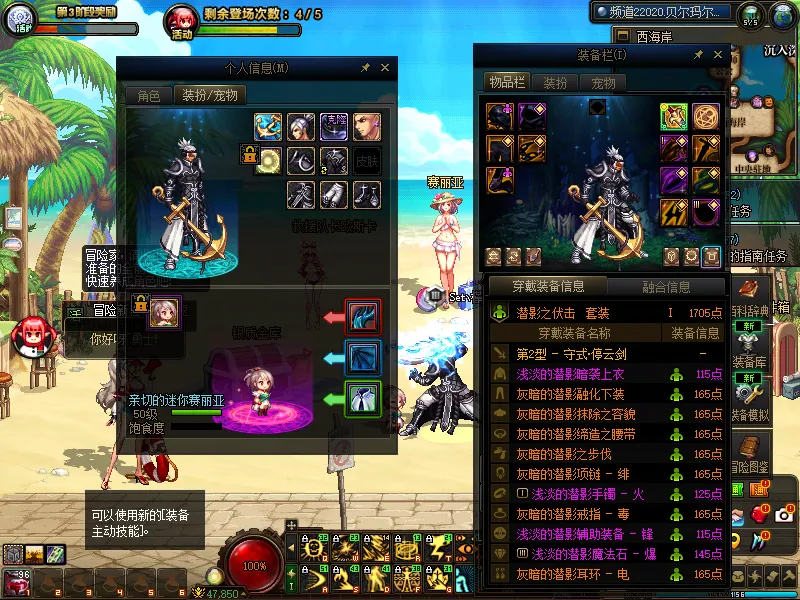The width and height of the screenshot is (800, 600).
Task: Select the red-bordered pet equipment slot
Action: point(361,316)
